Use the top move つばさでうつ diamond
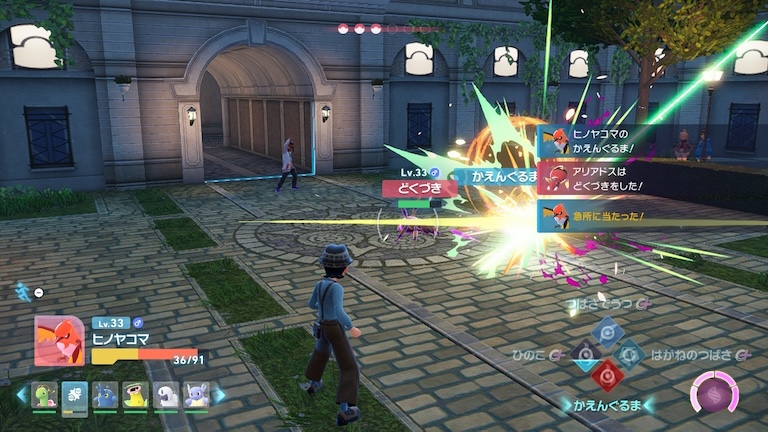The width and height of the screenshot is (768, 432). click(608, 332)
